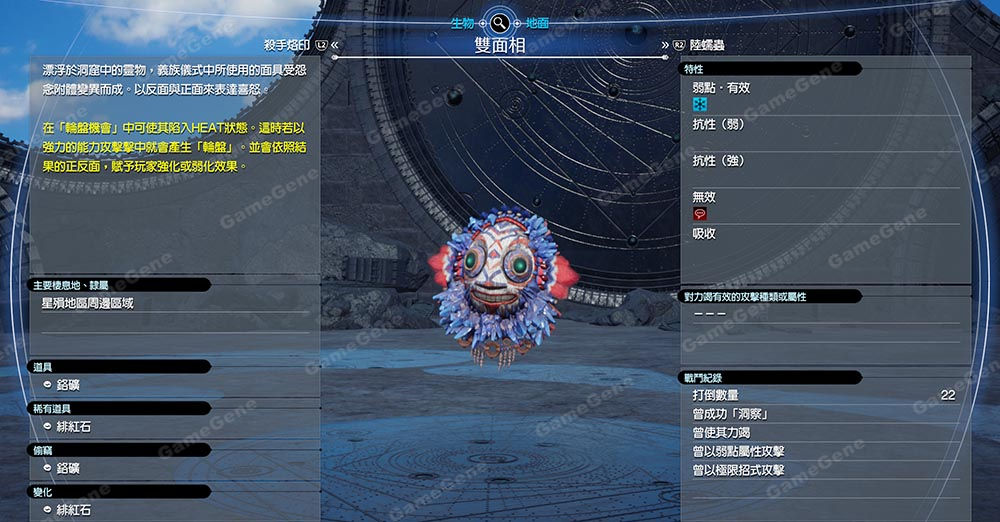Select the 曾使其力竭 record row
1000x522 pixels.
click(x=823, y=433)
